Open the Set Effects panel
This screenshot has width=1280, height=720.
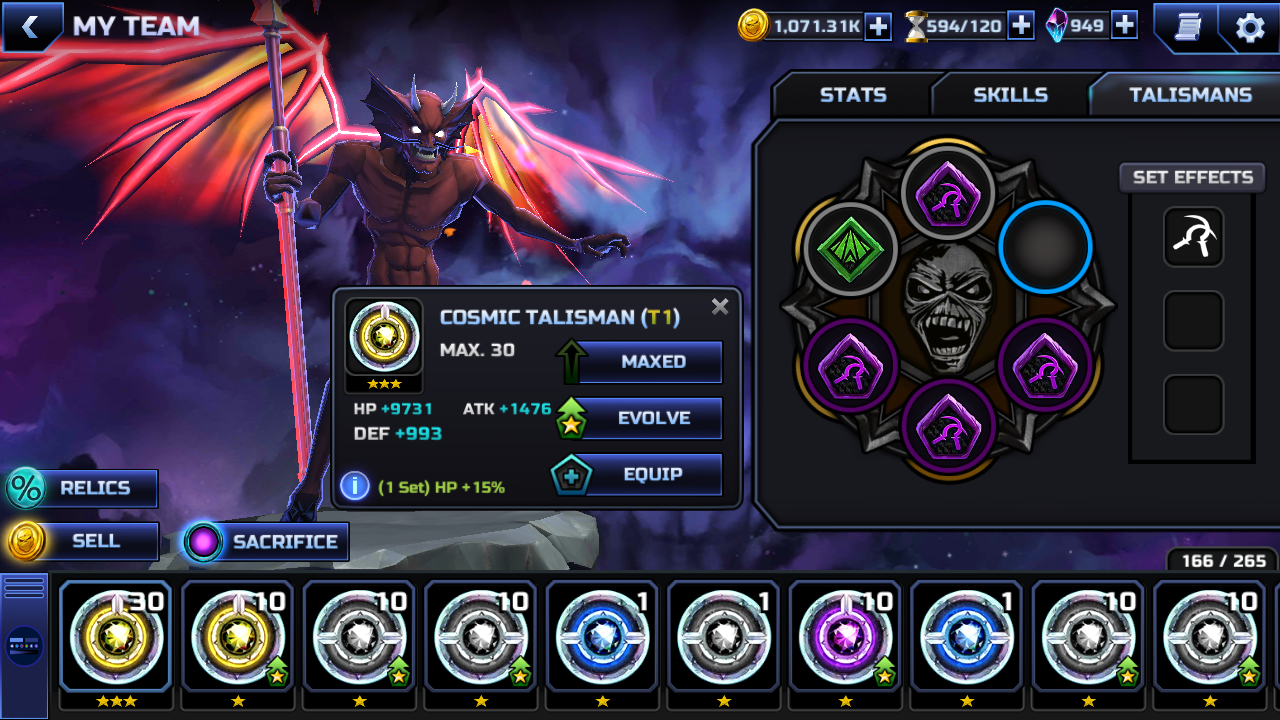(x=1192, y=177)
